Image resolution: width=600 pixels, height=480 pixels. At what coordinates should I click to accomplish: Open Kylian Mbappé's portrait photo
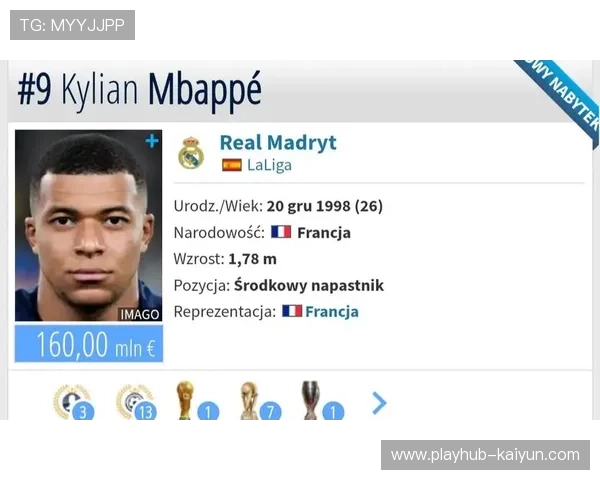click(88, 225)
